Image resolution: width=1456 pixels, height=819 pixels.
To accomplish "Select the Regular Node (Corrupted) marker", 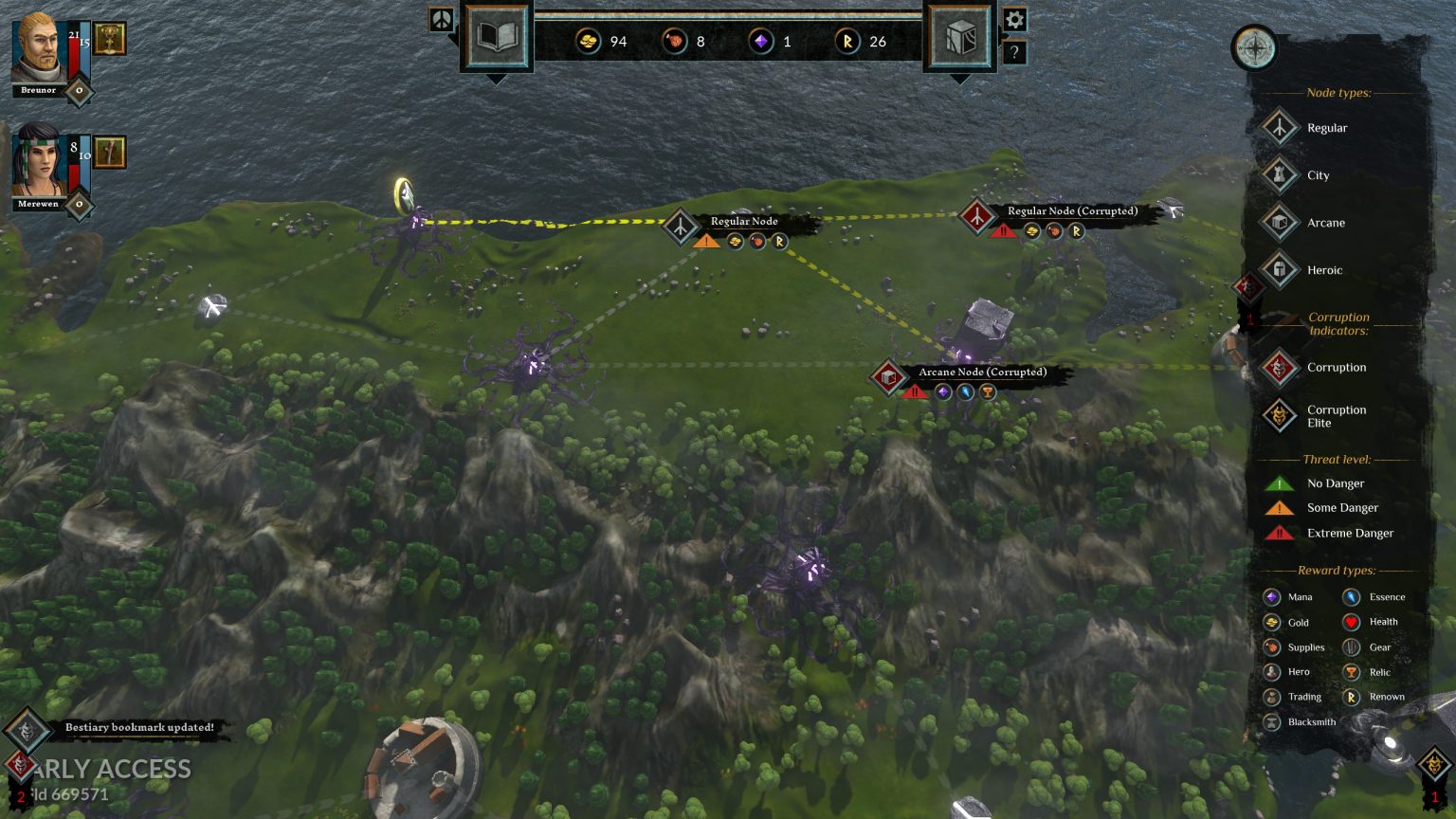I will pyautogui.click(x=976, y=216).
